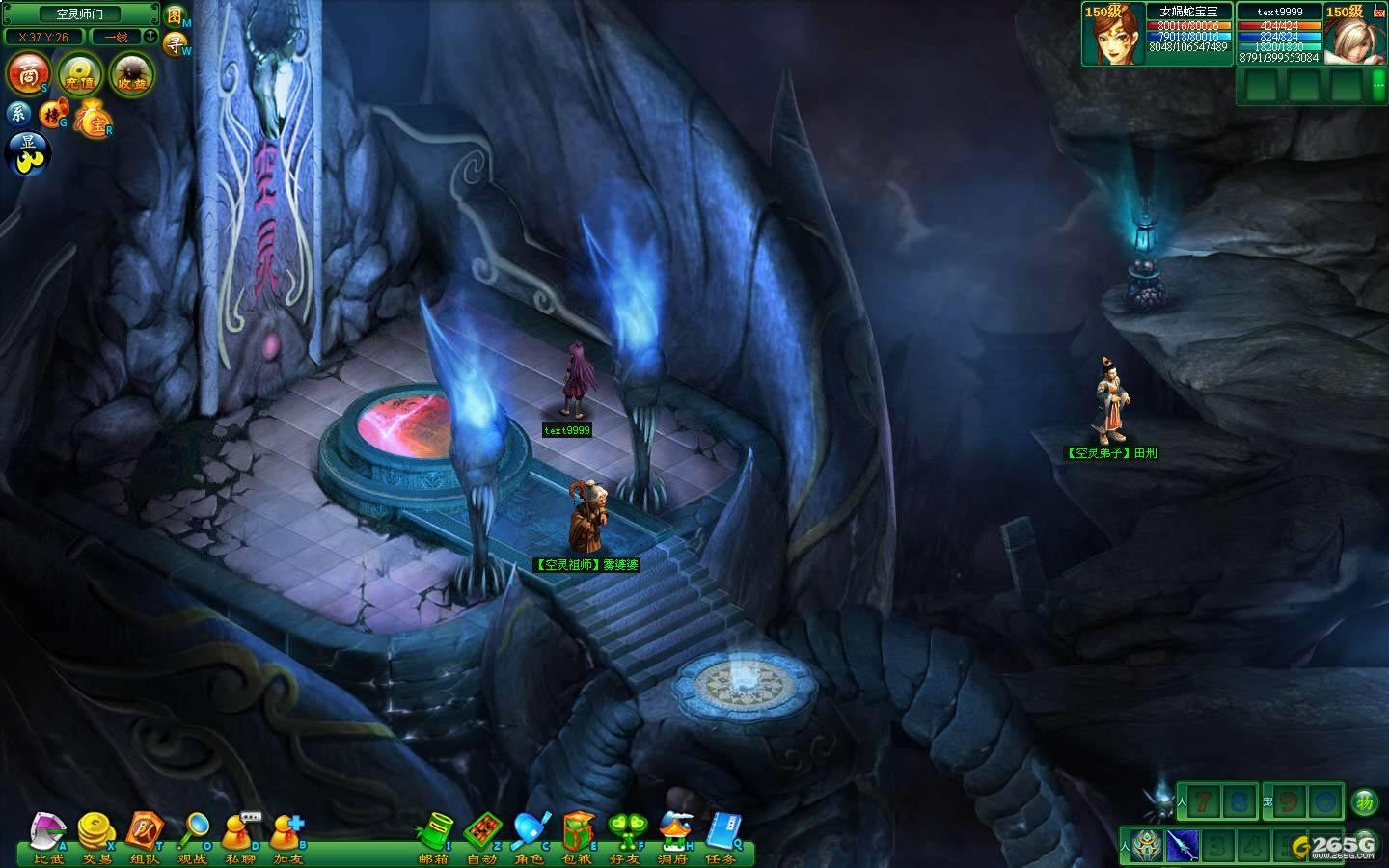Open the 商 shop button
The image size is (1389, 868).
pos(29,73)
